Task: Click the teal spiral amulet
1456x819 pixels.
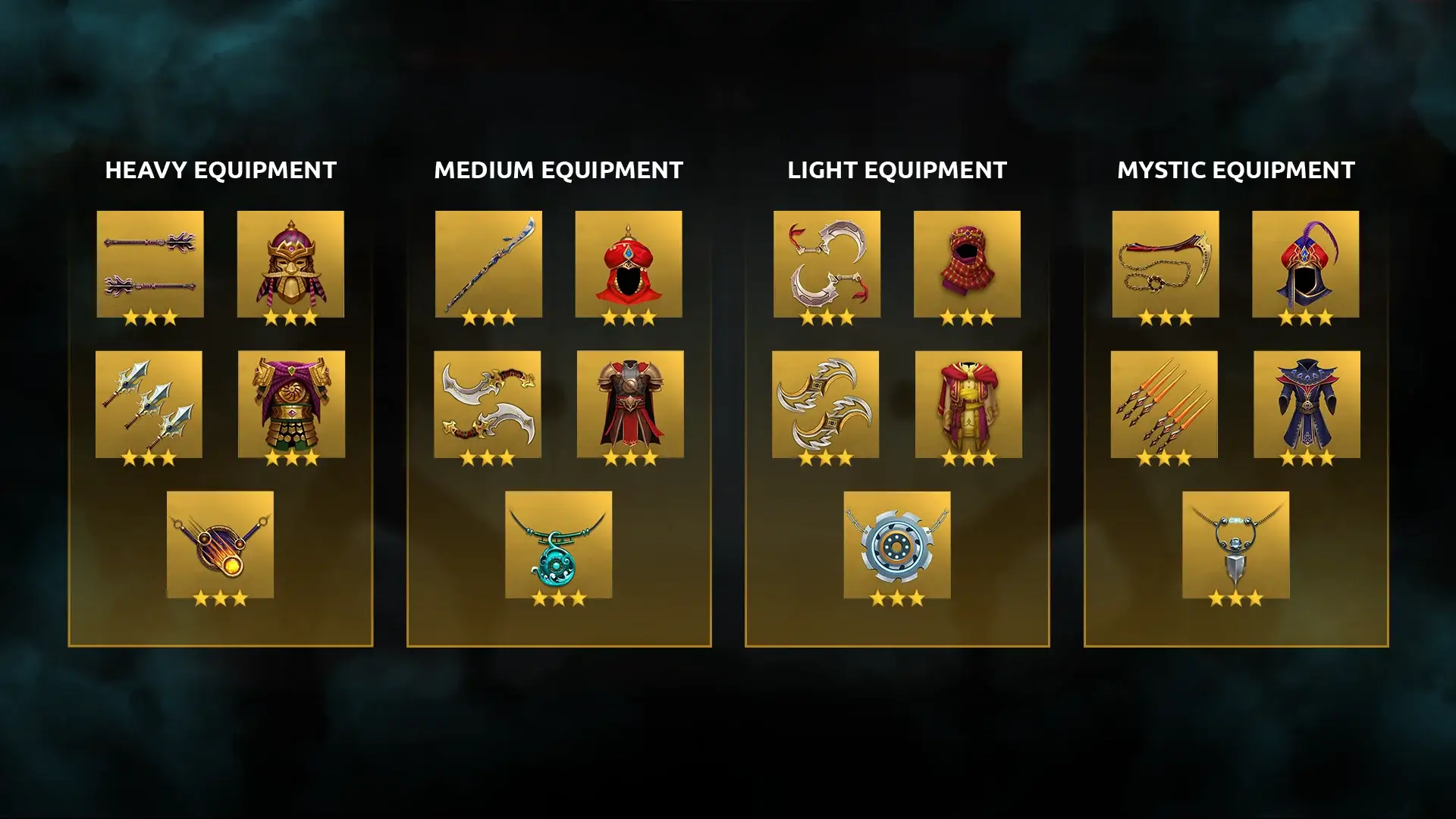Action: (559, 544)
